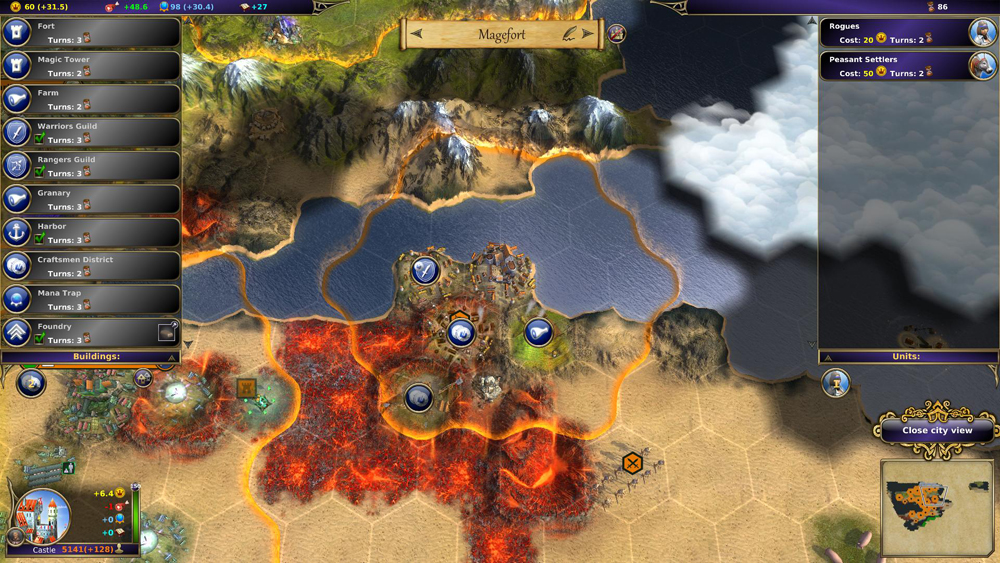Select Craftsmen District for construction
Image resolution: width=1000 pixels, height=563 pixels.
(90, 266)
